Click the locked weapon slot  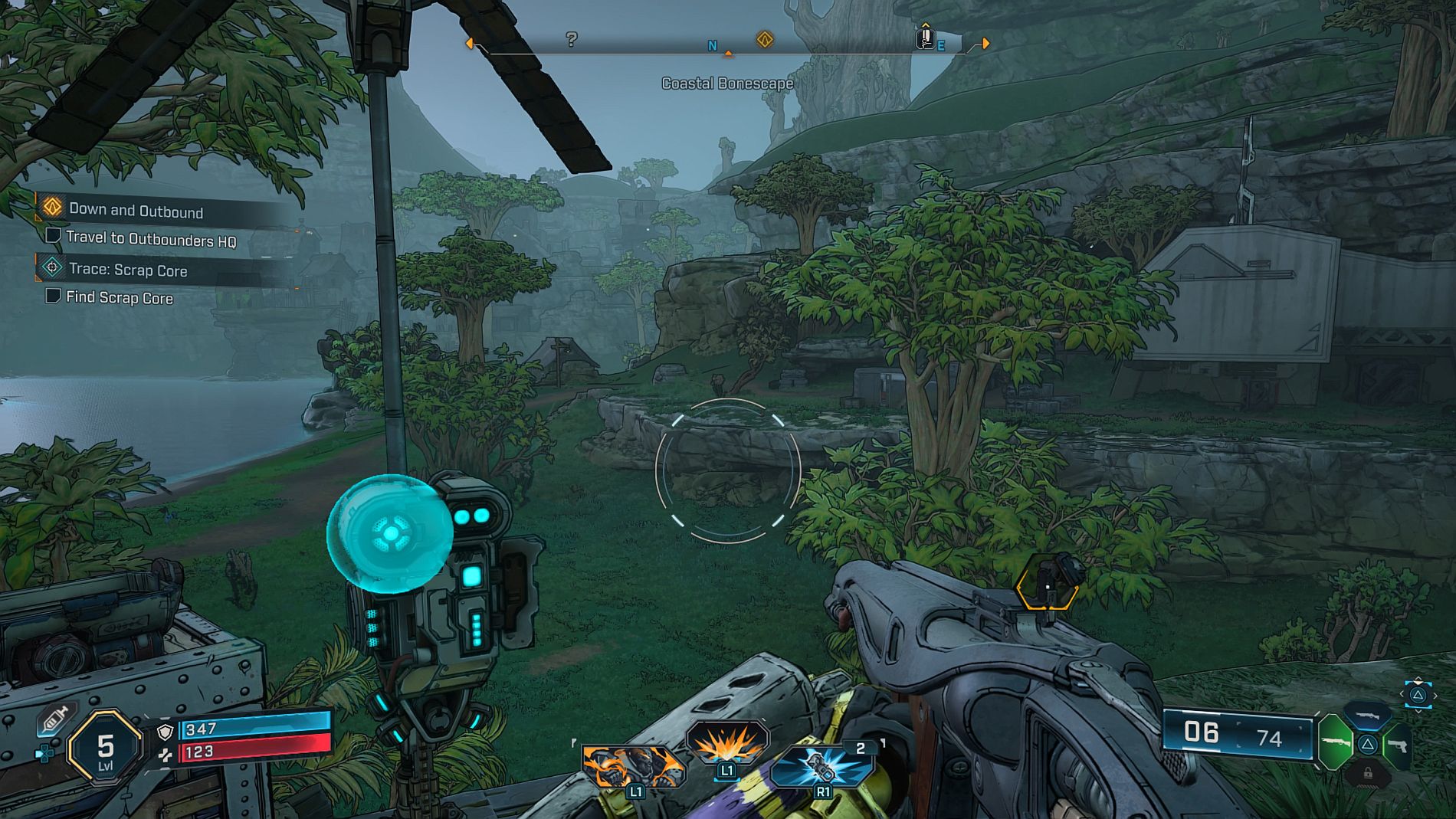(1367, 775)
